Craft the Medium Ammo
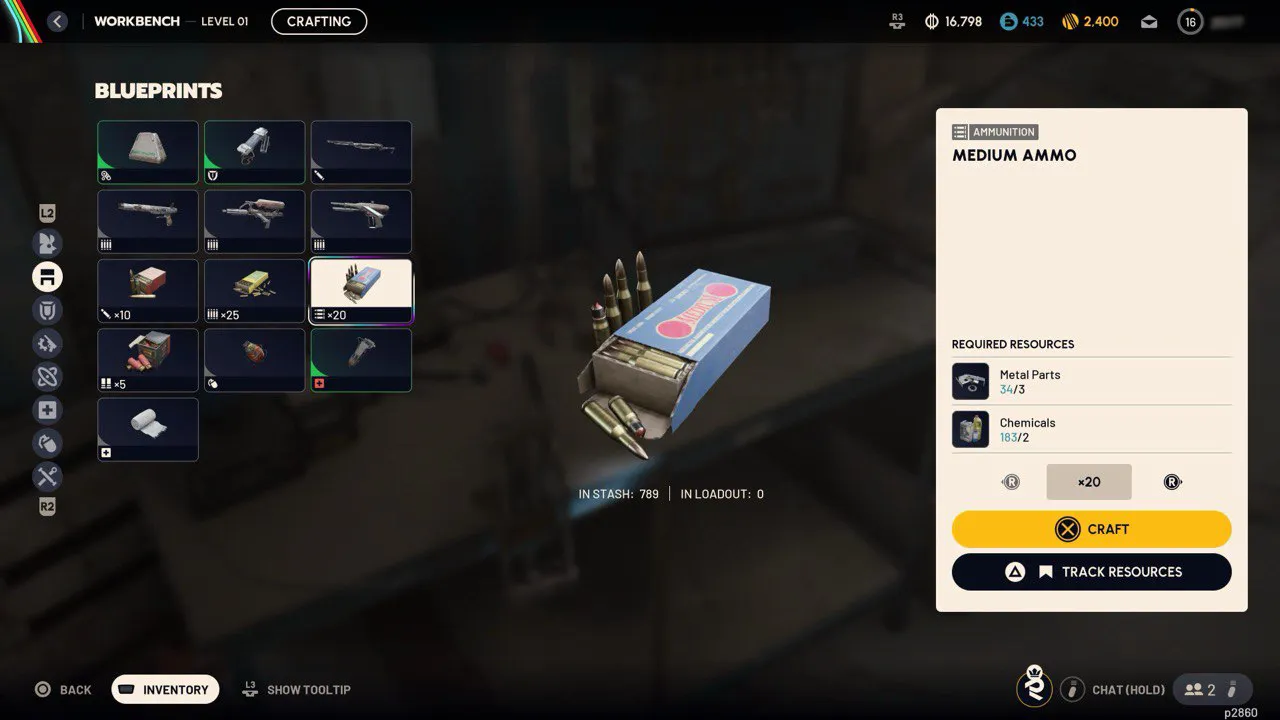The width and height of the screenshot is (1280, 720). click(1091, 529)
